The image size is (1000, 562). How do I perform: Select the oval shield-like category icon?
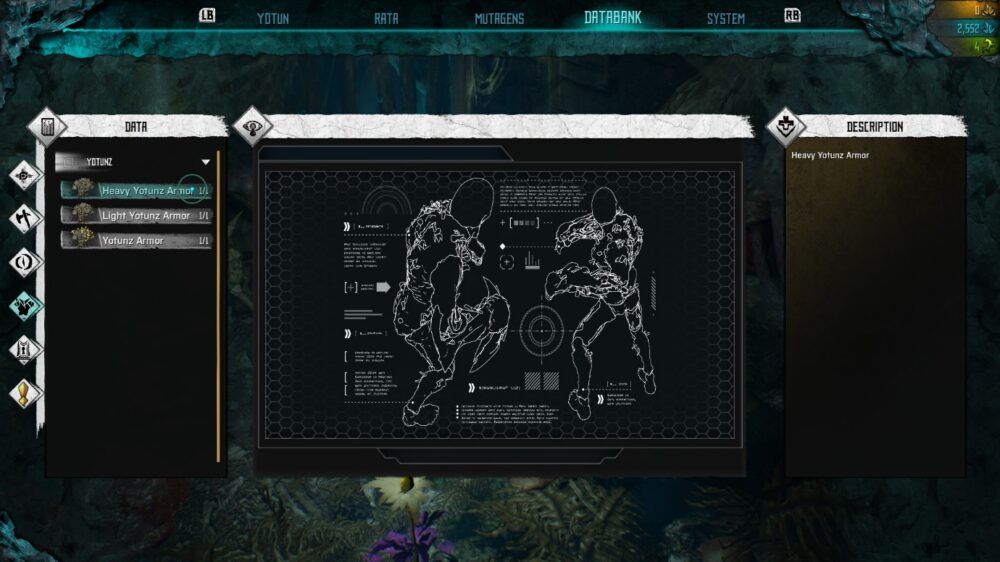point(25,262)
